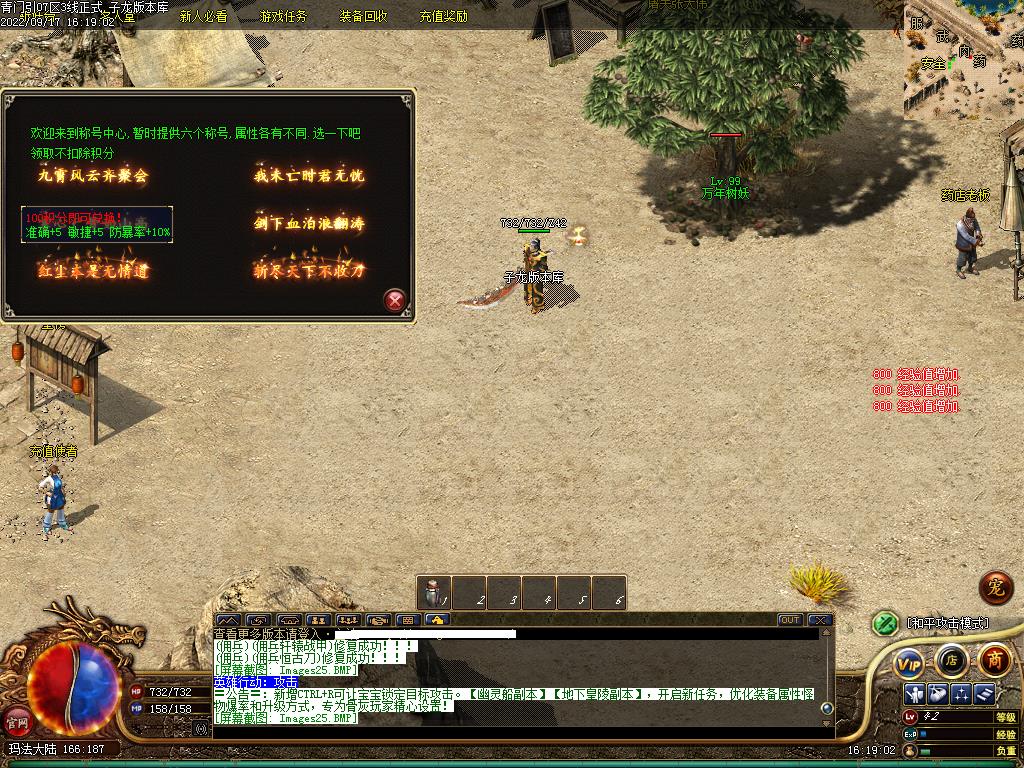1024x768 pixels.
Task: Close the title center dialog
Action: (x=395, y=300)
